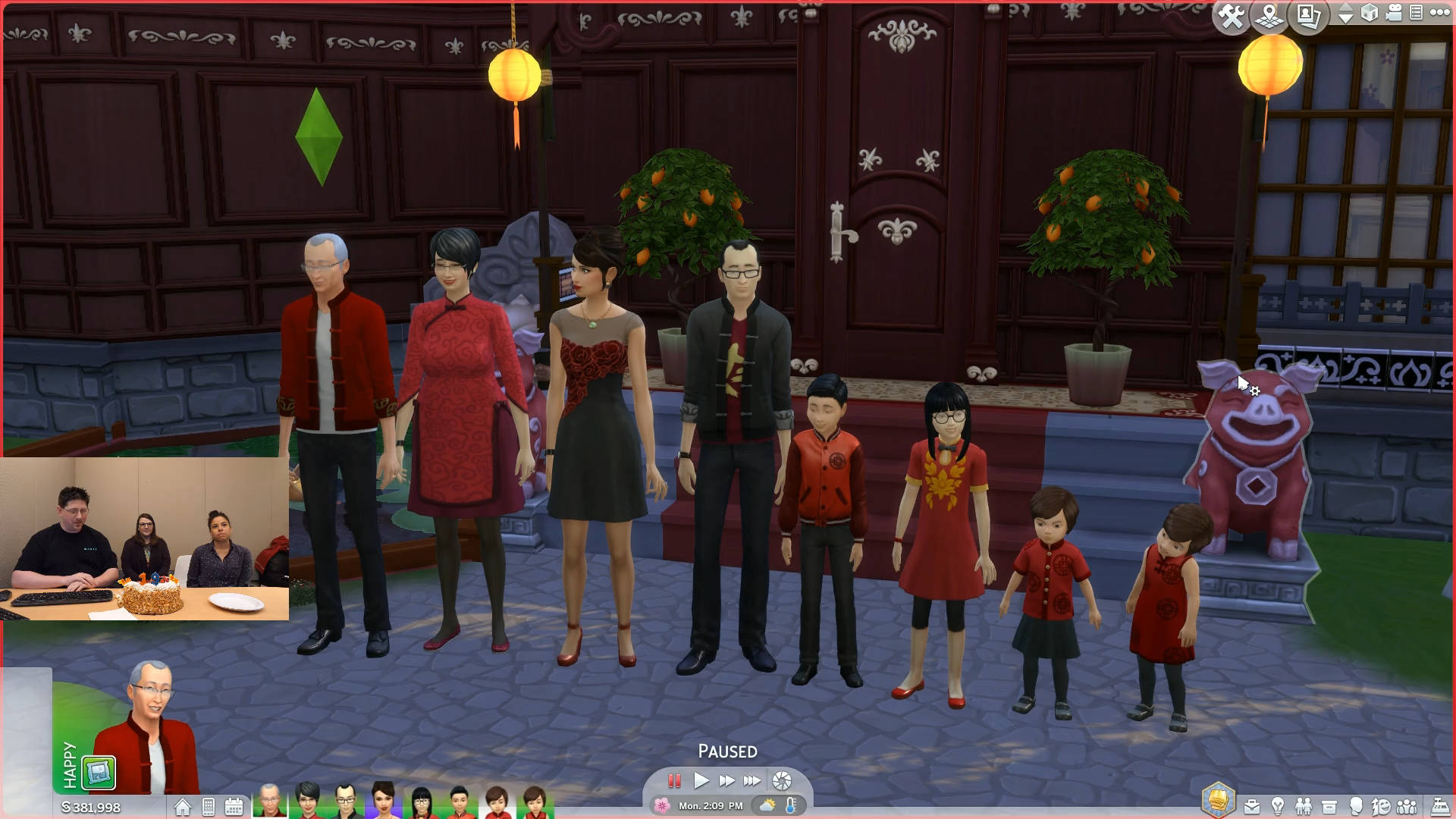Open the three-dots game menu
The image size is (1456, 819).
pos(1439,13)
